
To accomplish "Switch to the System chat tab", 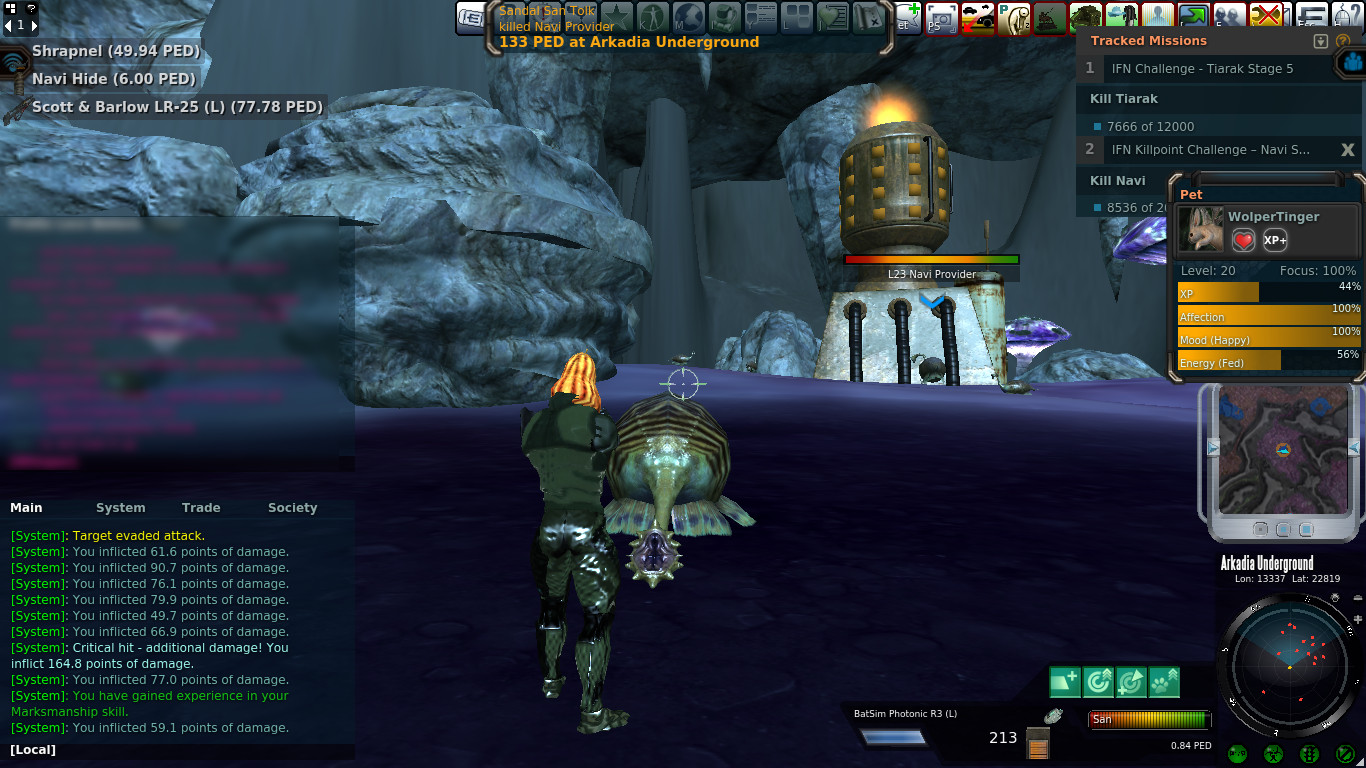I will pos(120,508).
